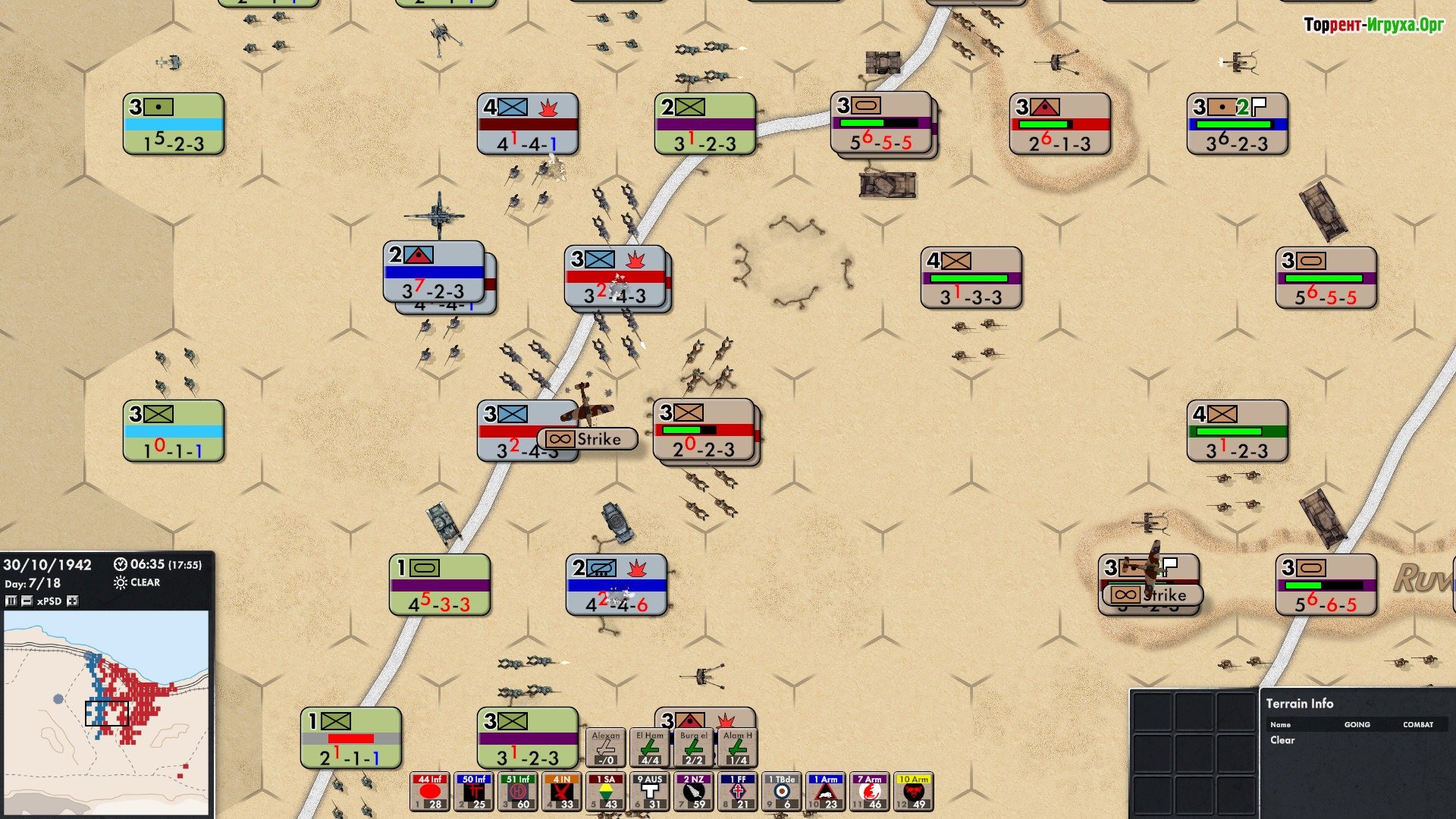Choose the 1 Arm division button
Viewport: 1456px width, 819px height.
click(826, 792)
